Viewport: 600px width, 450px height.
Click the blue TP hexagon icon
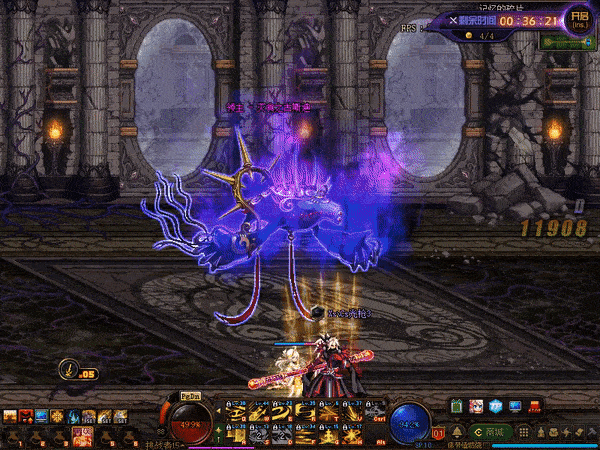[x=496, y=406]
